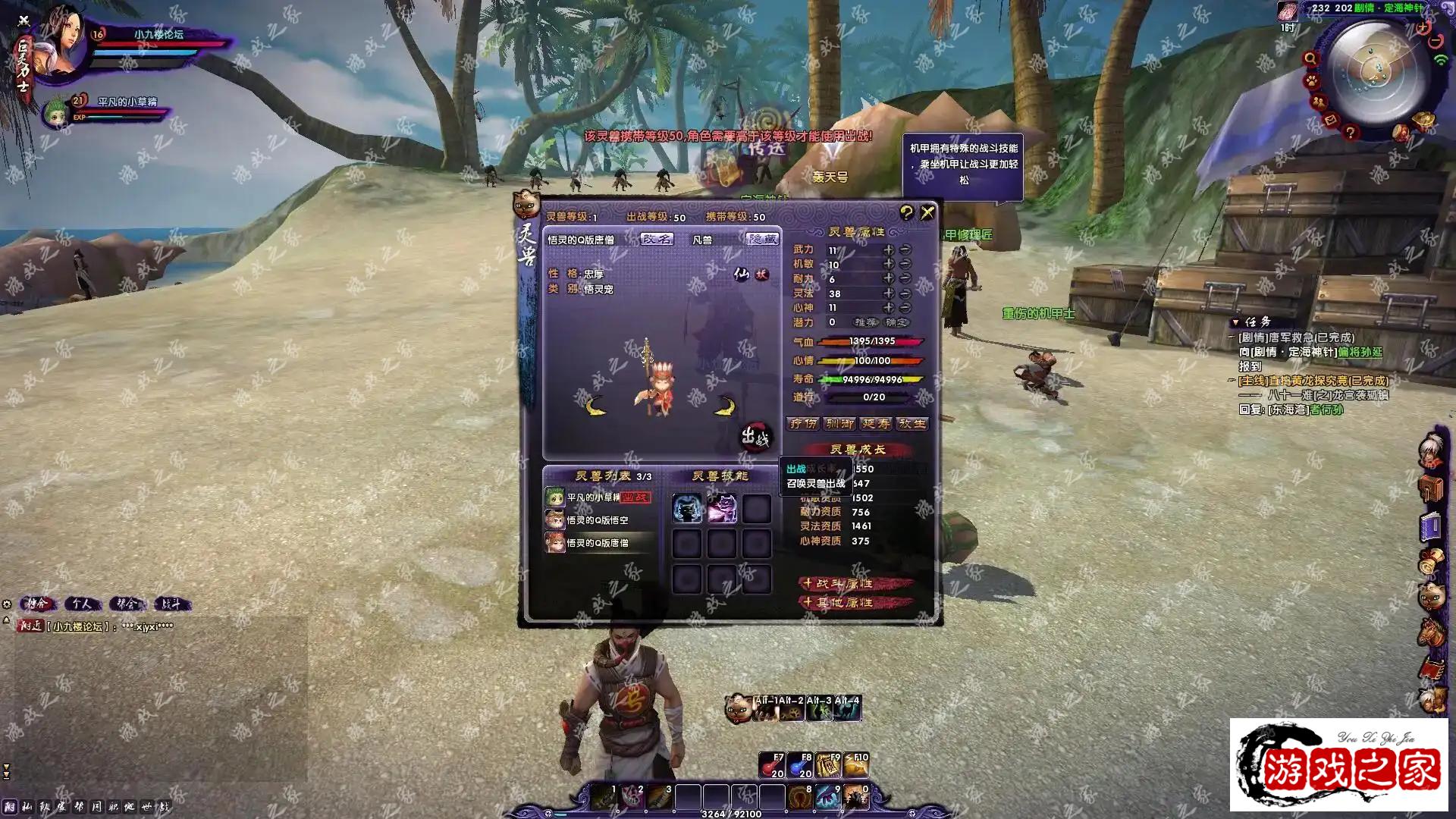Click the 改名 rename button
The width and height of the screenshot is (1456, 819).
(x=657, y=239)
